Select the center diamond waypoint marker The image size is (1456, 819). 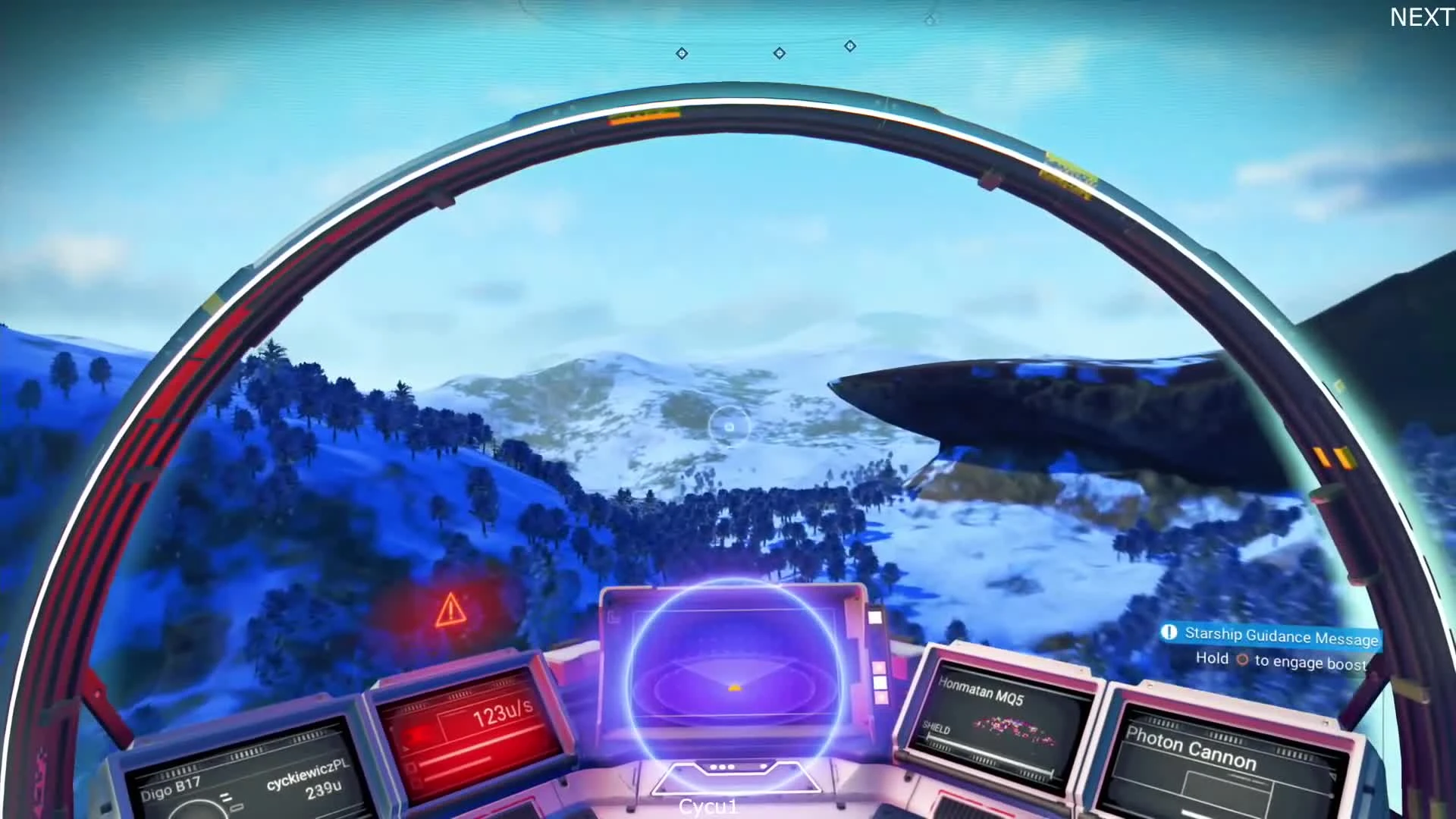(x=779, y=53)
